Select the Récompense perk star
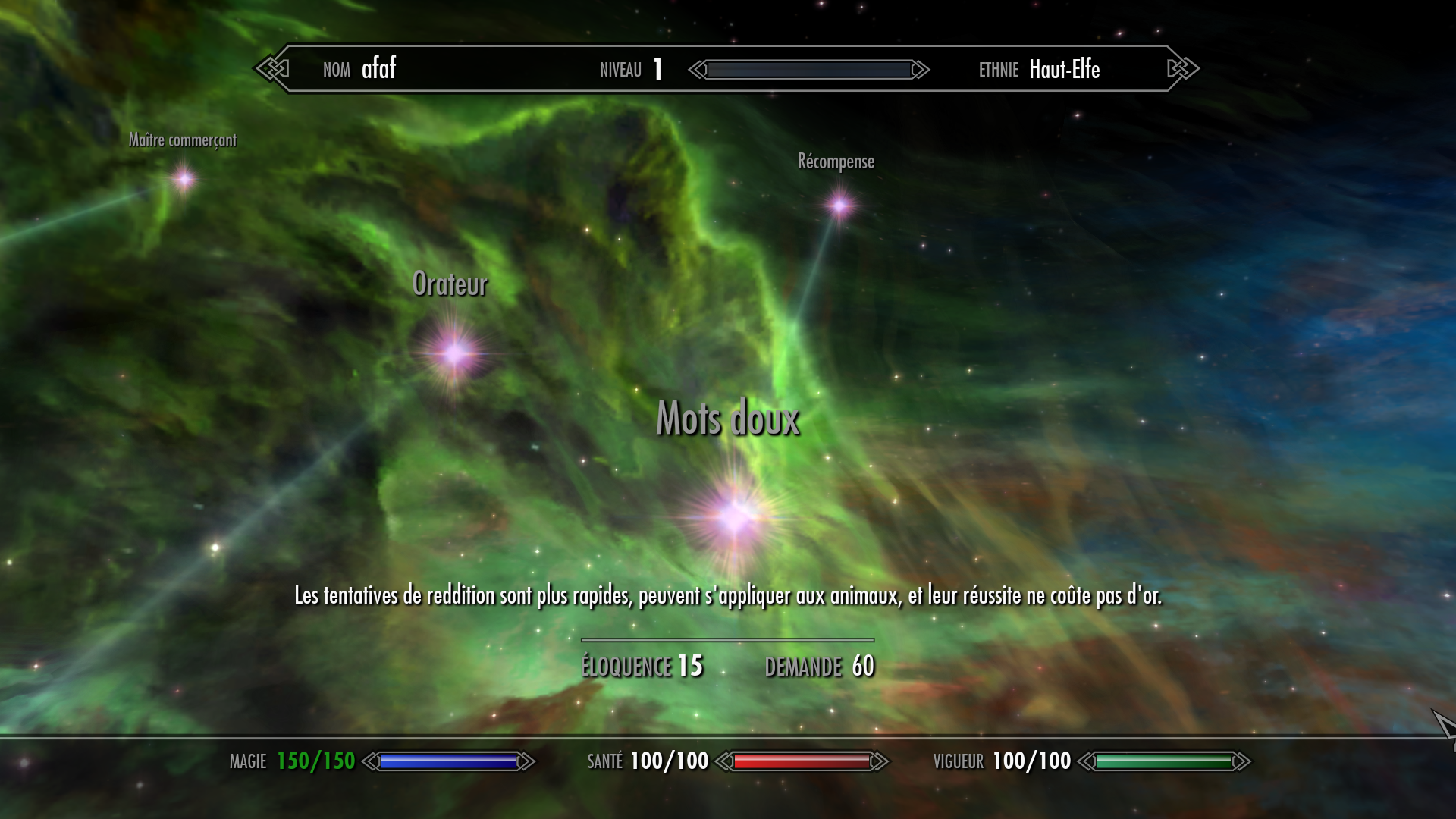This screenshot has width=1456, height=819. point(839,205)
